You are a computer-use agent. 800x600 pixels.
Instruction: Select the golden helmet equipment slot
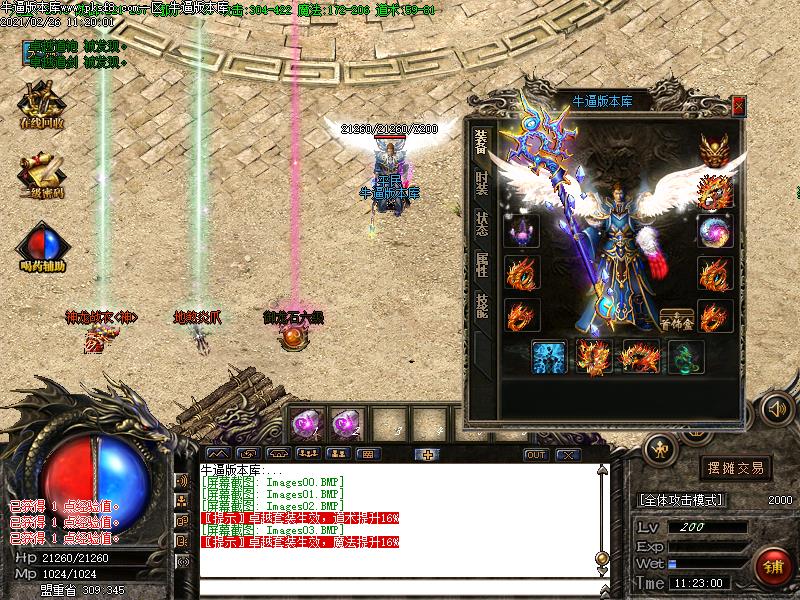[714, 146]
